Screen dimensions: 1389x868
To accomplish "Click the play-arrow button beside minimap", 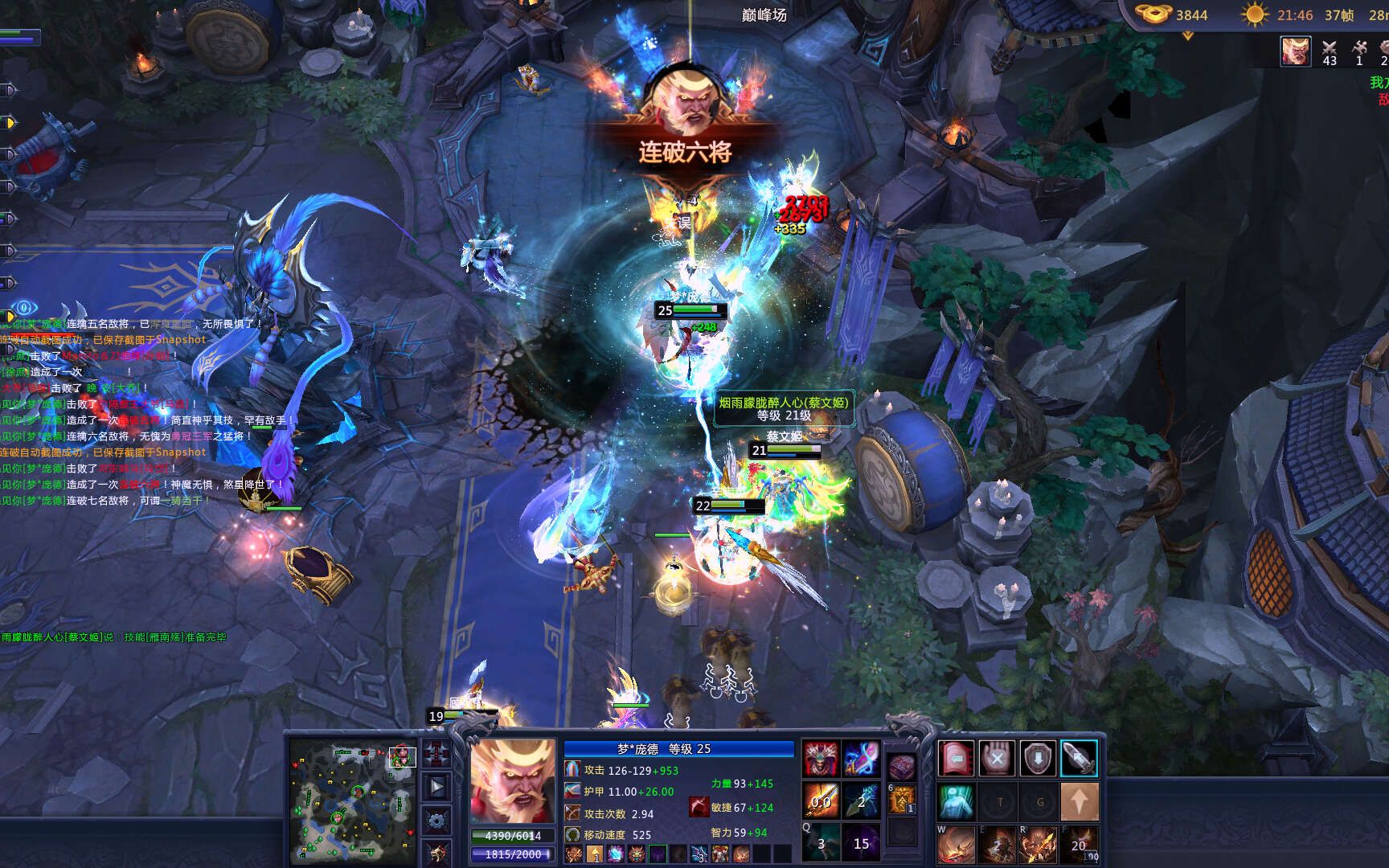I will tap(437, 787).
